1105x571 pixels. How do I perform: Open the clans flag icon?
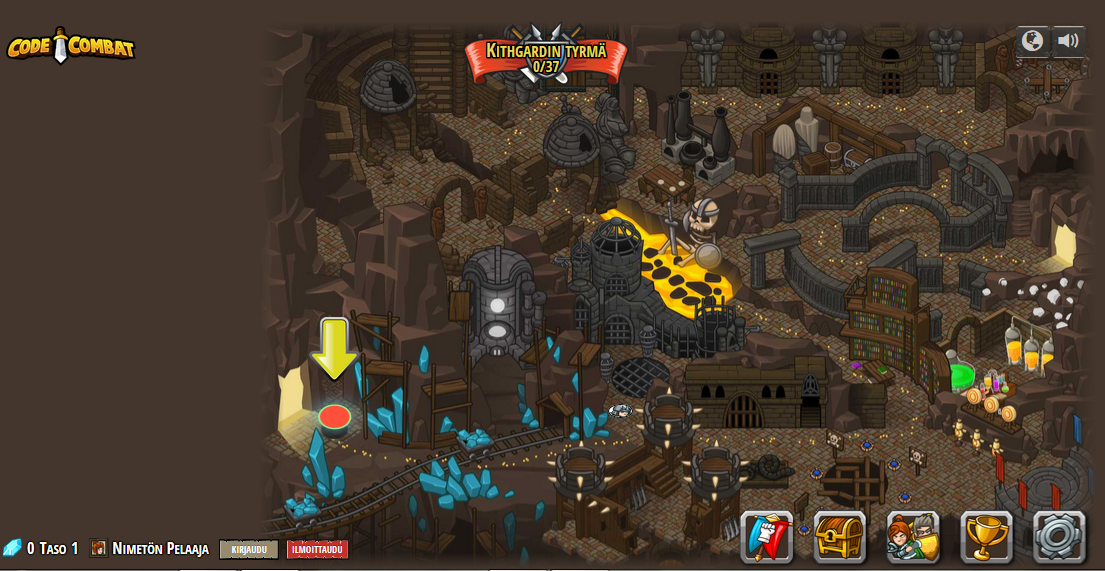tap(767, 537)
